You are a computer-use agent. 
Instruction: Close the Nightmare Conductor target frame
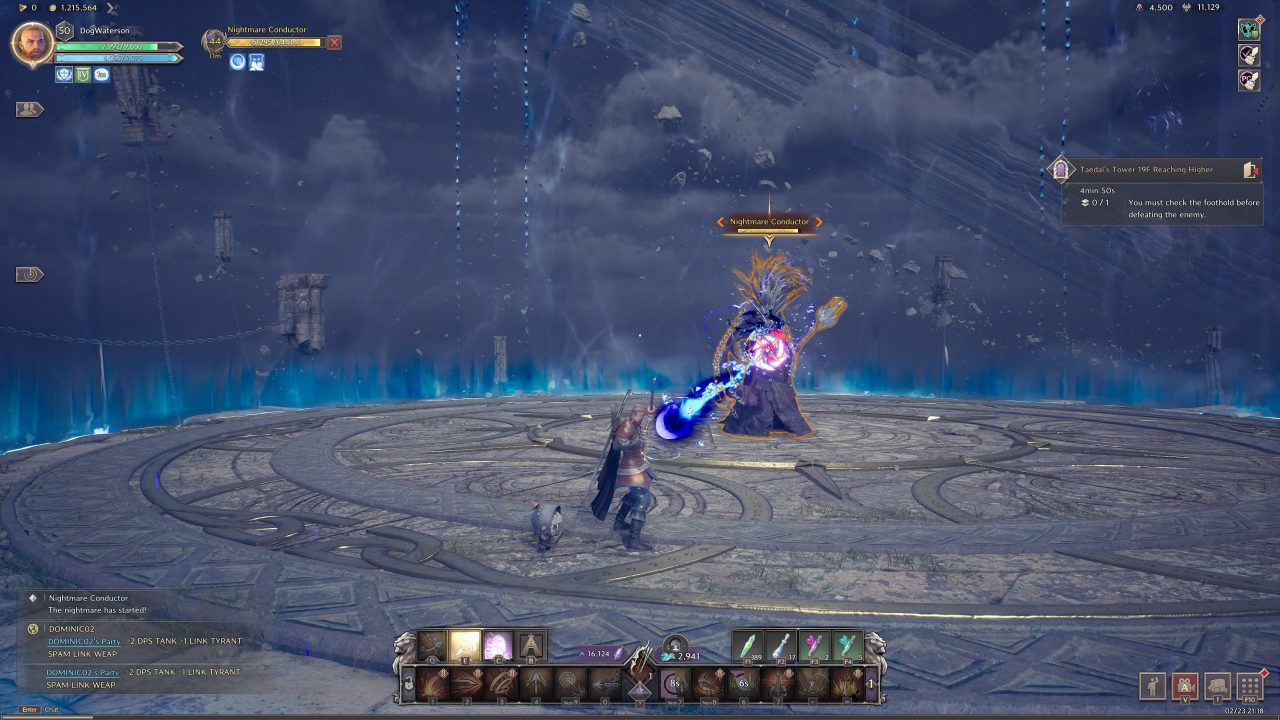336,42
